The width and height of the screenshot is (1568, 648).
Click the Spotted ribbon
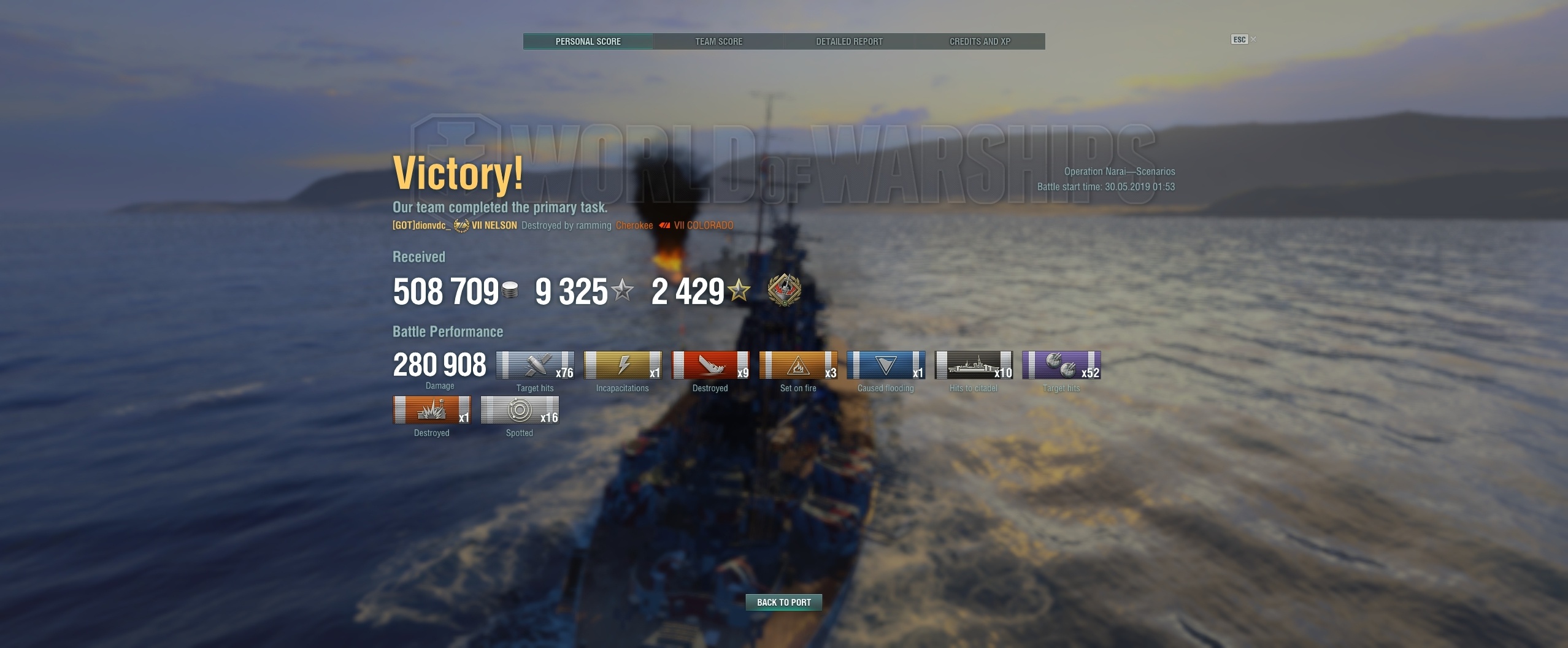pos(519,410)
